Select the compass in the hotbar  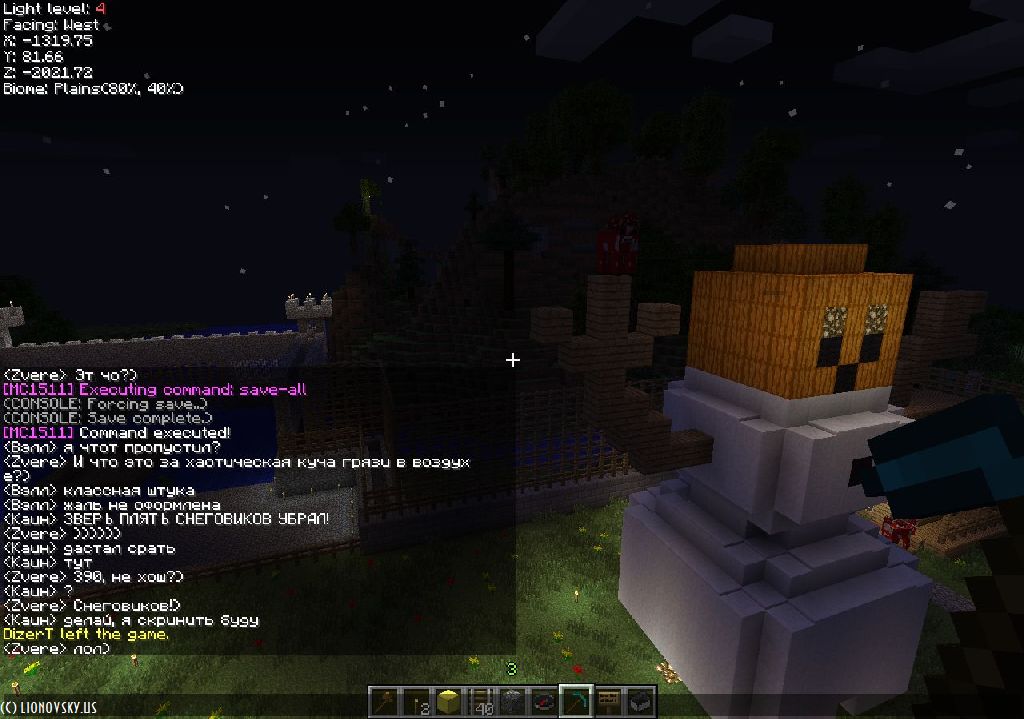(545, 702)
